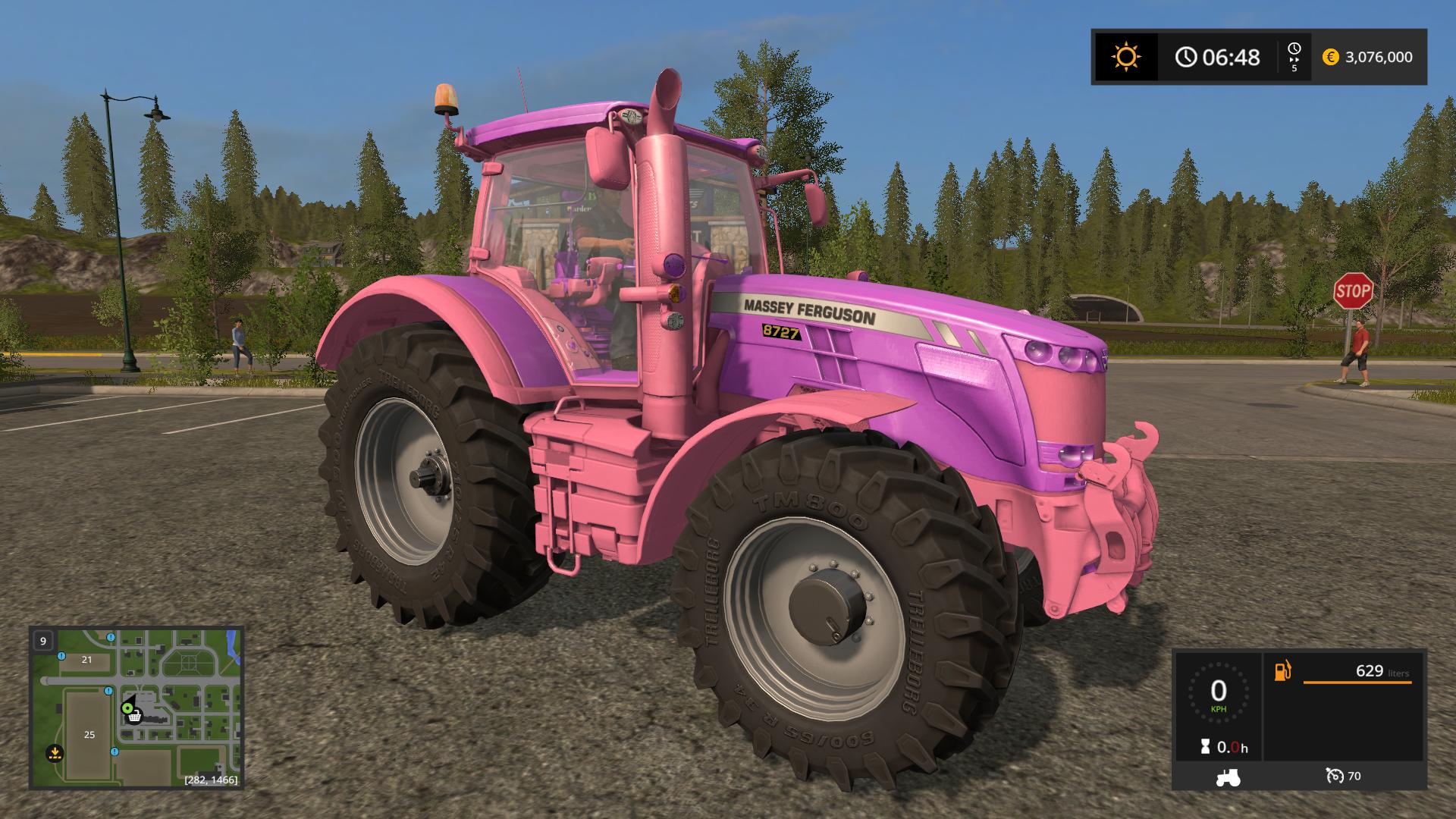Select the yellow unloading point map marker

(x=54, y=753)
